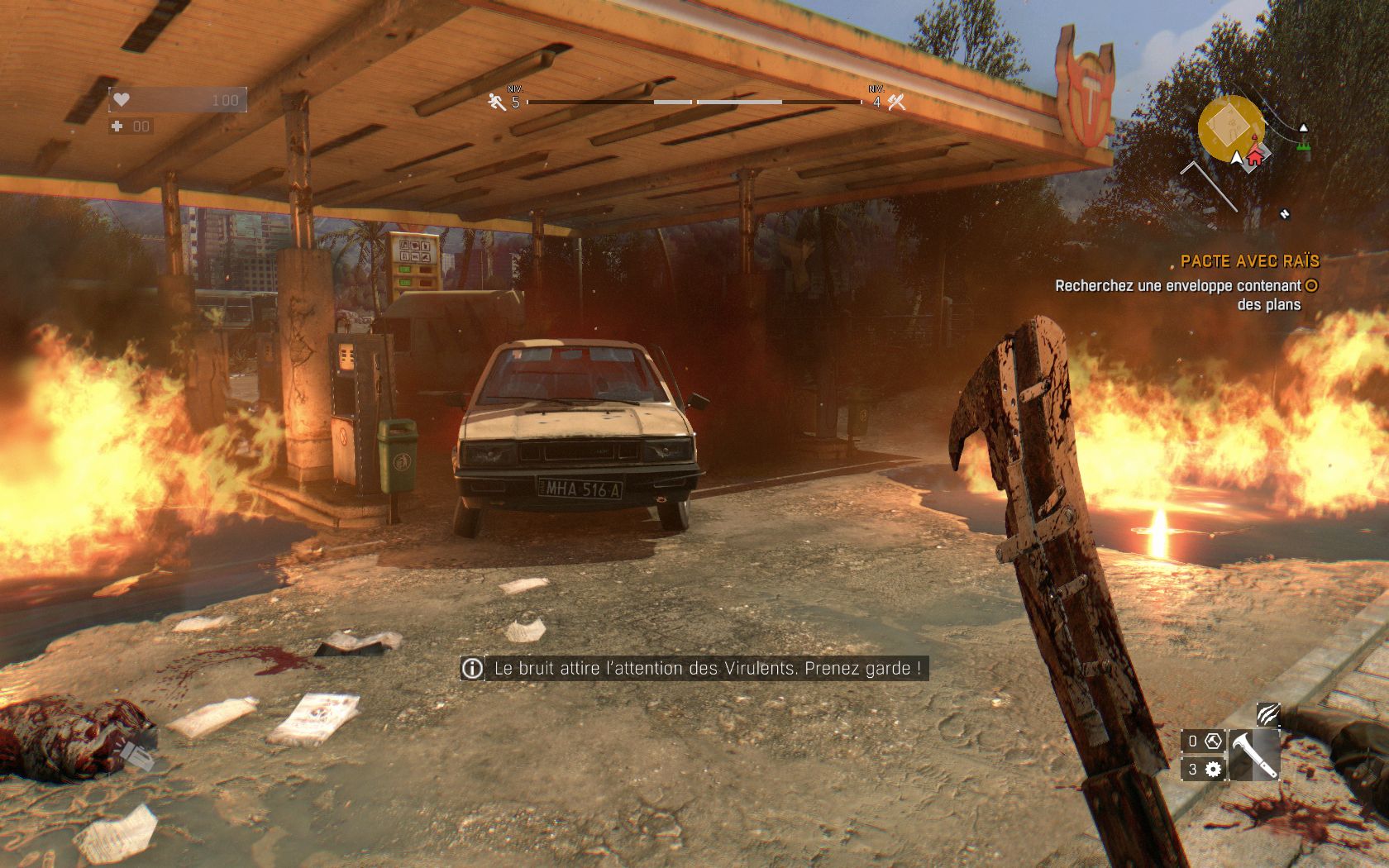This screenshot has height=868, width=1389.
Task: Click the red safe house marker
Action: pyautogui.click(x=1254, y=155)
